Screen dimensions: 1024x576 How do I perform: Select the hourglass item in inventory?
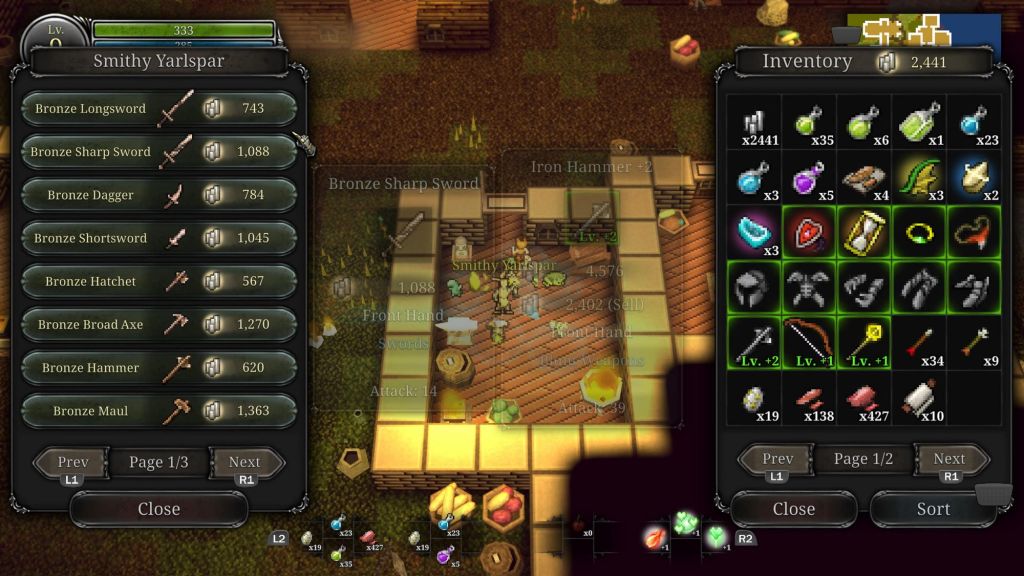[x=864, y=233]
